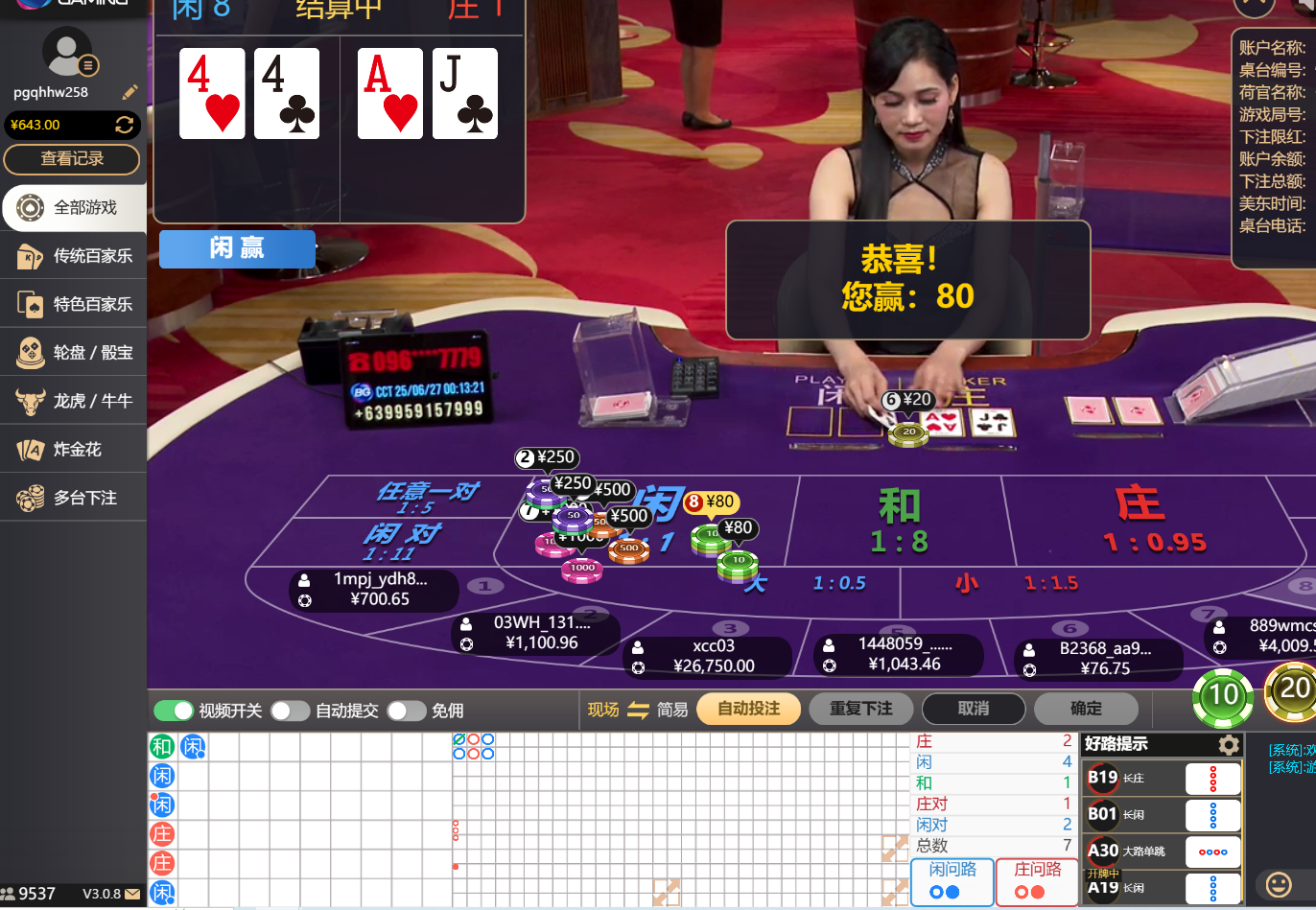Turn on 自动提交 auto submit
This screenshot has height=910, width=1316.
click(290, 711)
